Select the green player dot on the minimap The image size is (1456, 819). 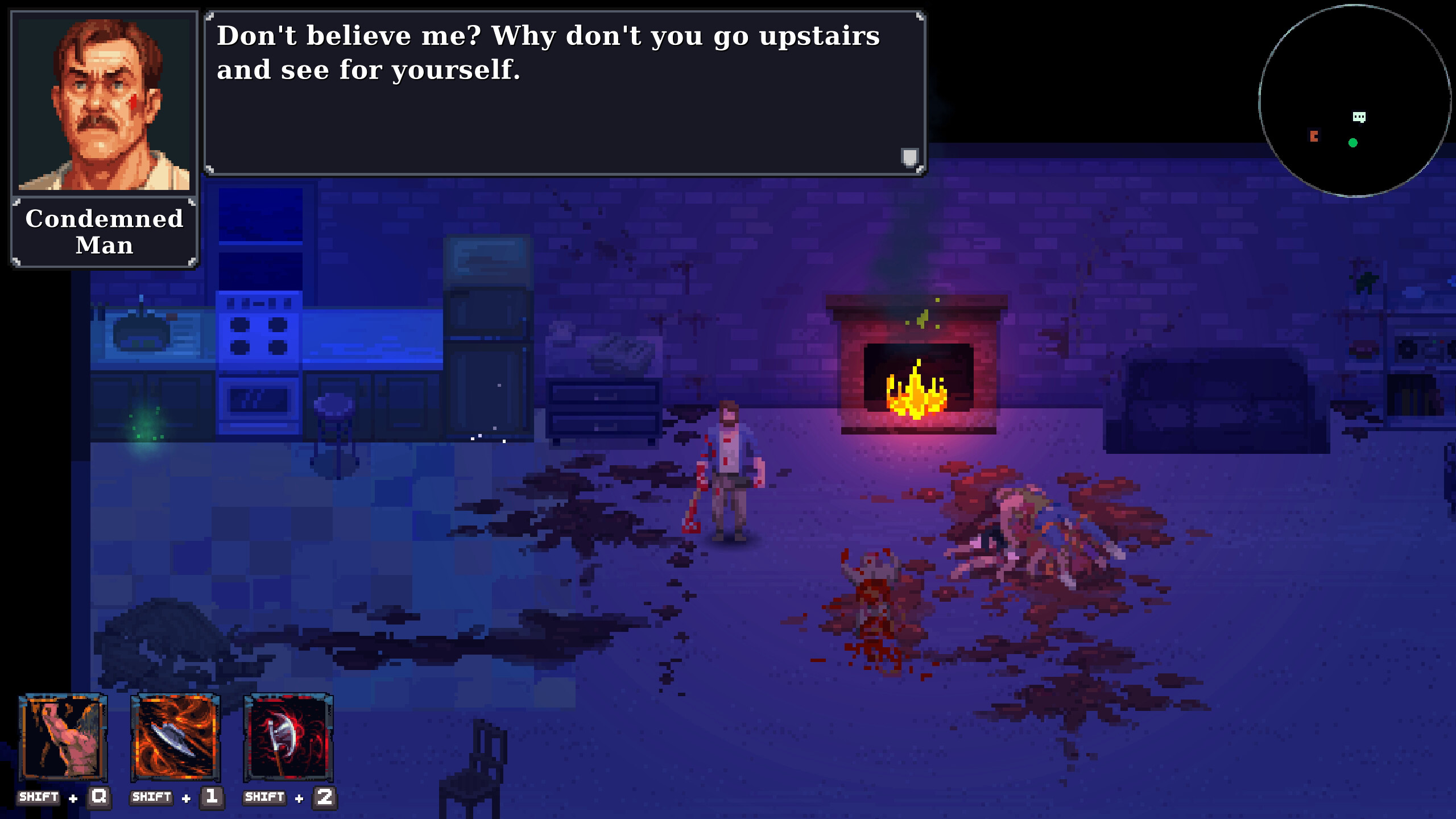[1354, 143]
